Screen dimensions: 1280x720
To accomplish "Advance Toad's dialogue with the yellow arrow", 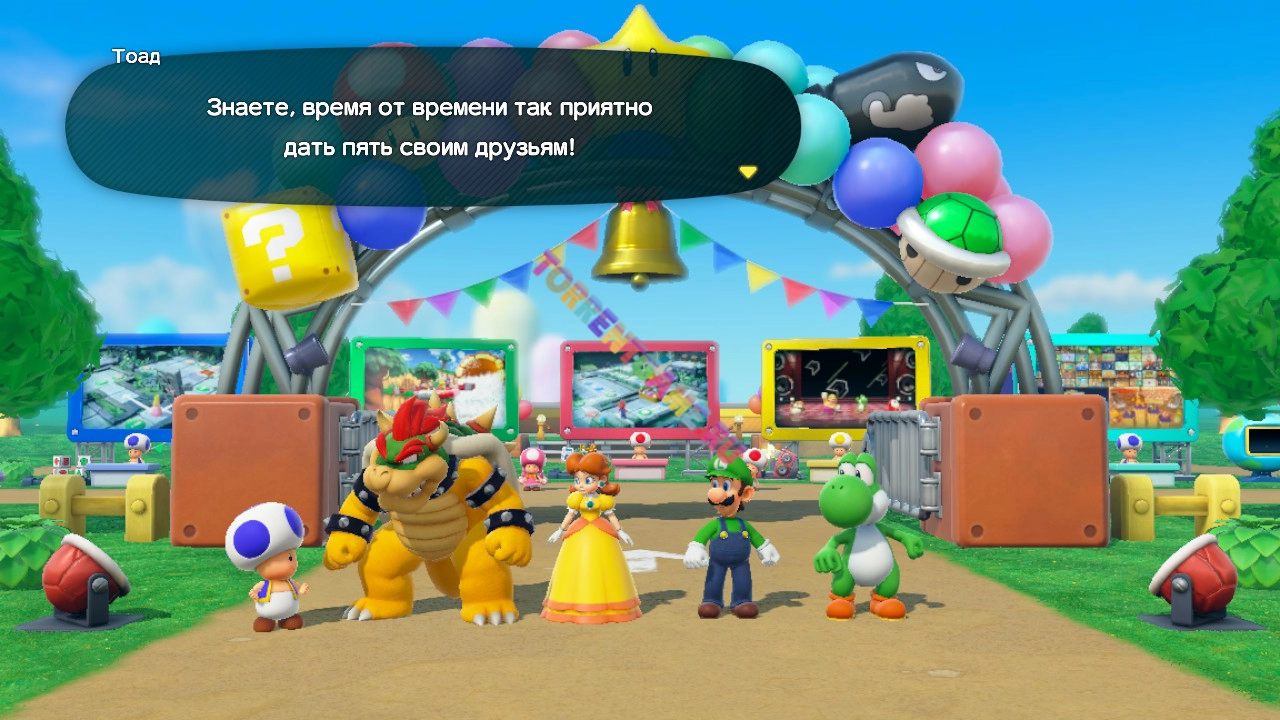I will (747, 172).
